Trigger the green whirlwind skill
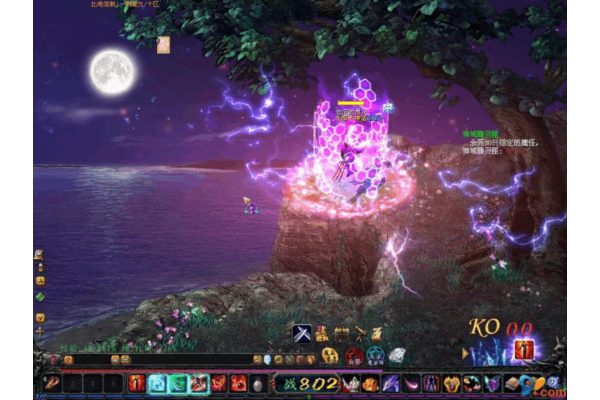This screenshot has height=400, width=600. 178,382
